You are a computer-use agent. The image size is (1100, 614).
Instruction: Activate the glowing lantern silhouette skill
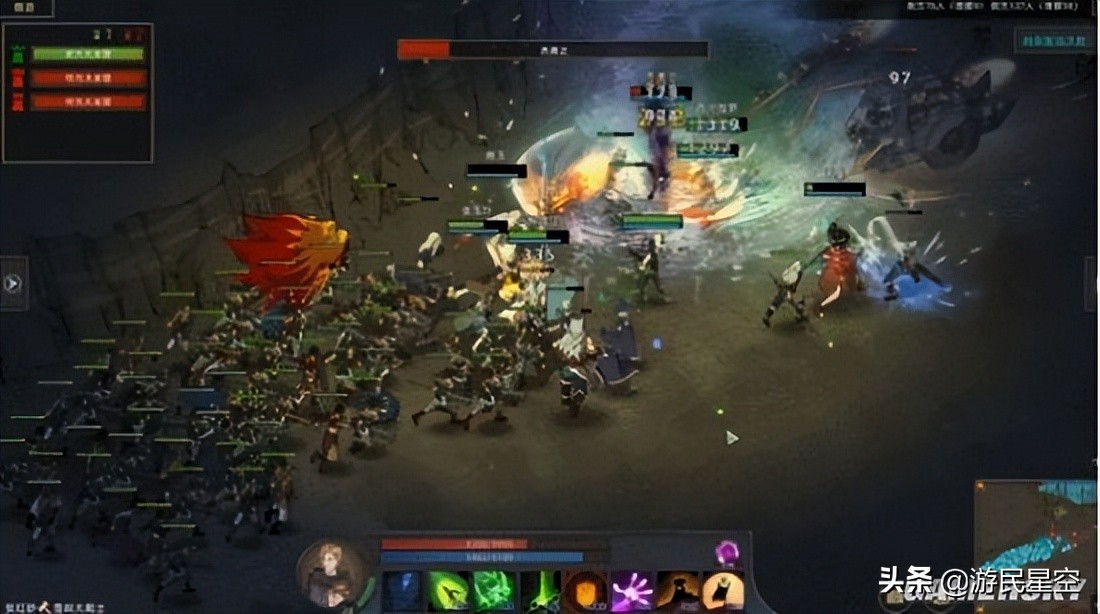point(722,592)
